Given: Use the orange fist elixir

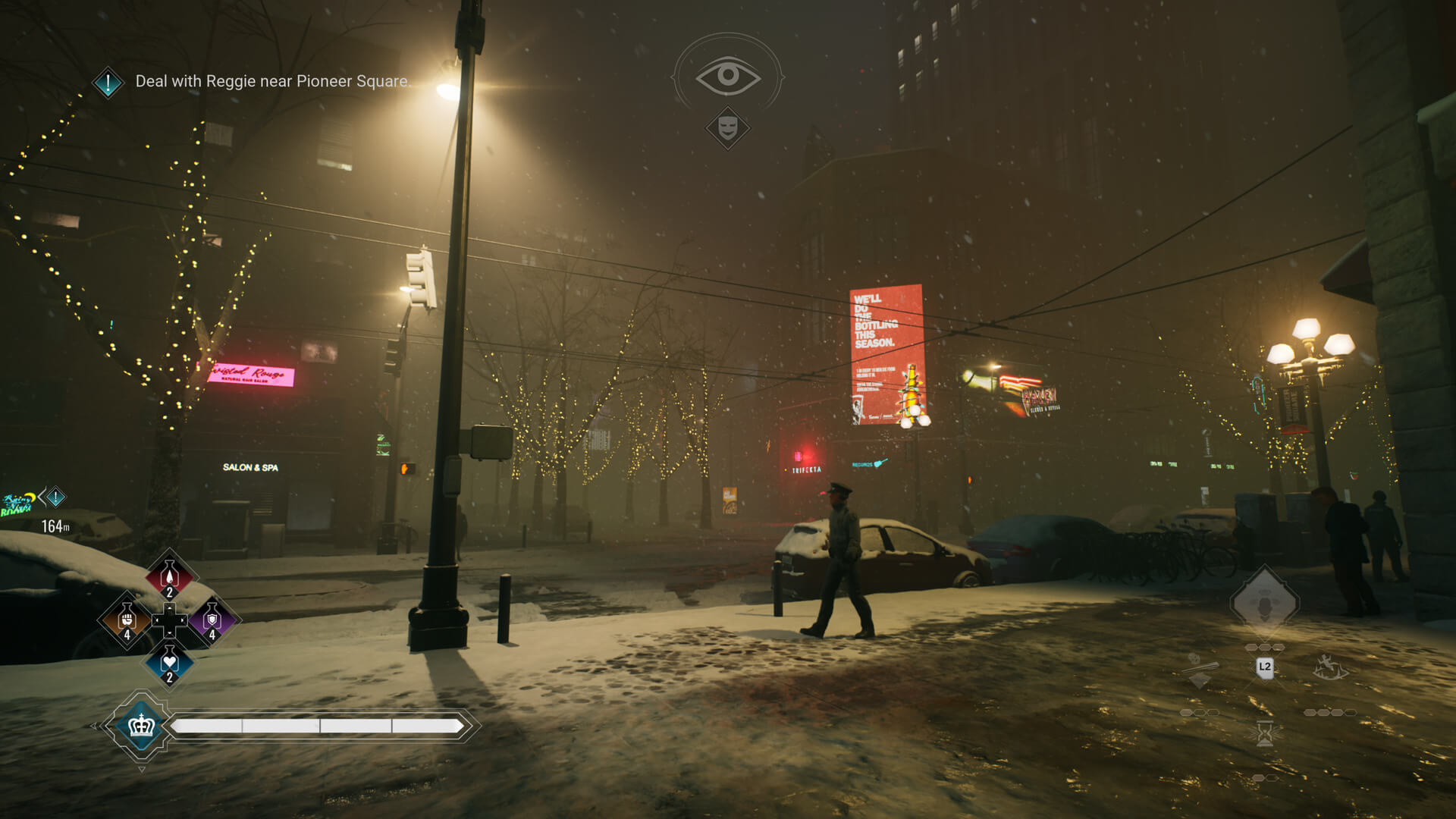Looking at the screenshot, I should click(x=127, y=620).
